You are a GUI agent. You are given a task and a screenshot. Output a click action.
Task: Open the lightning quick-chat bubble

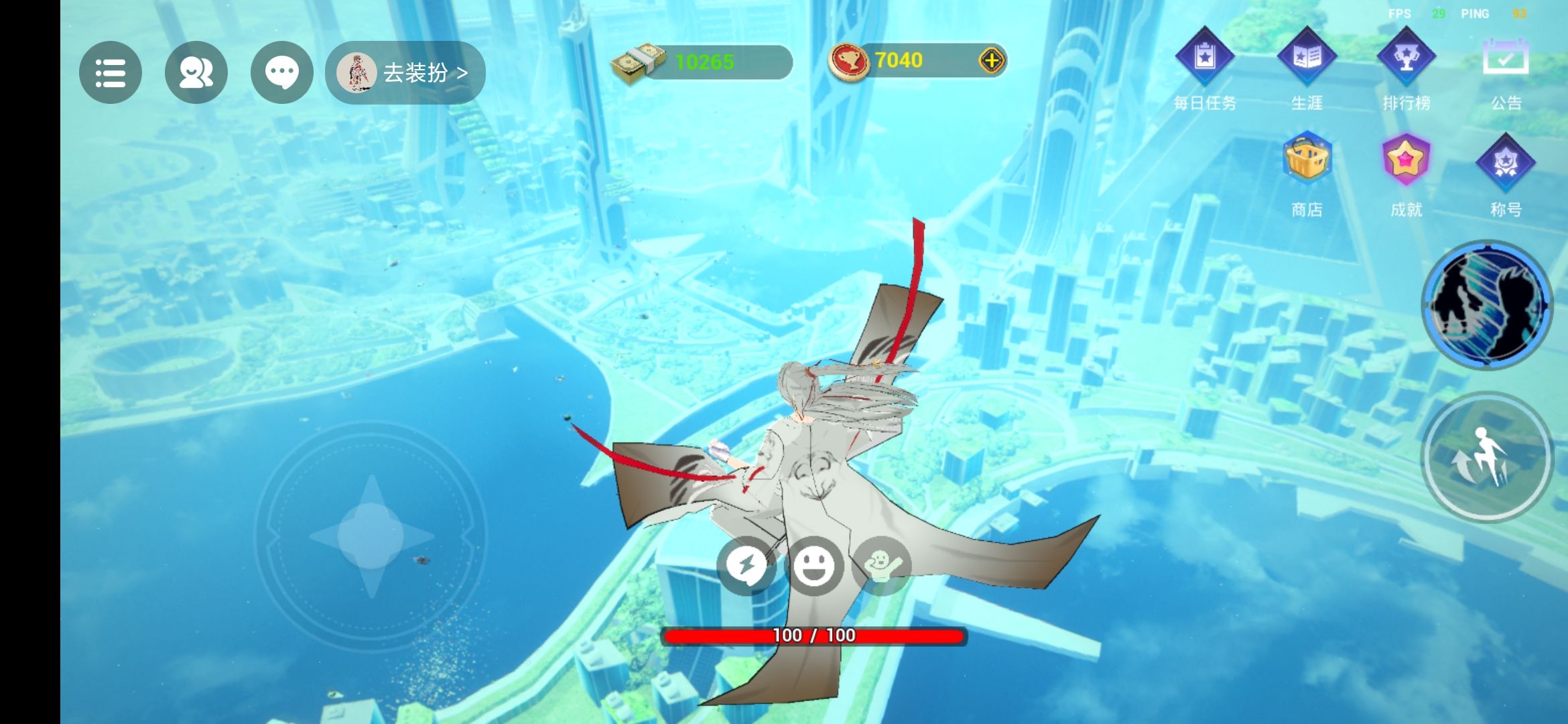coord(746,565)
